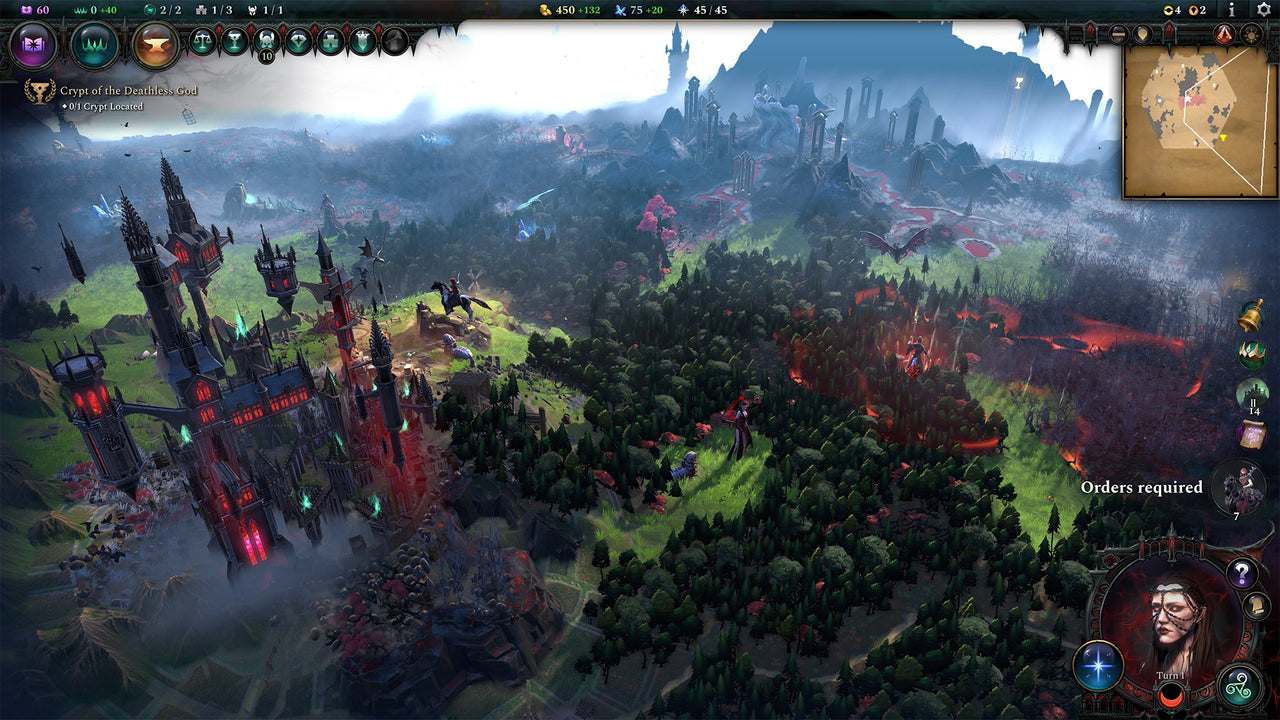The width and height of the screenshot is (1280, 720).
Task: Click the cities counter 2/2 in top bar
Action: coord(164,10)
